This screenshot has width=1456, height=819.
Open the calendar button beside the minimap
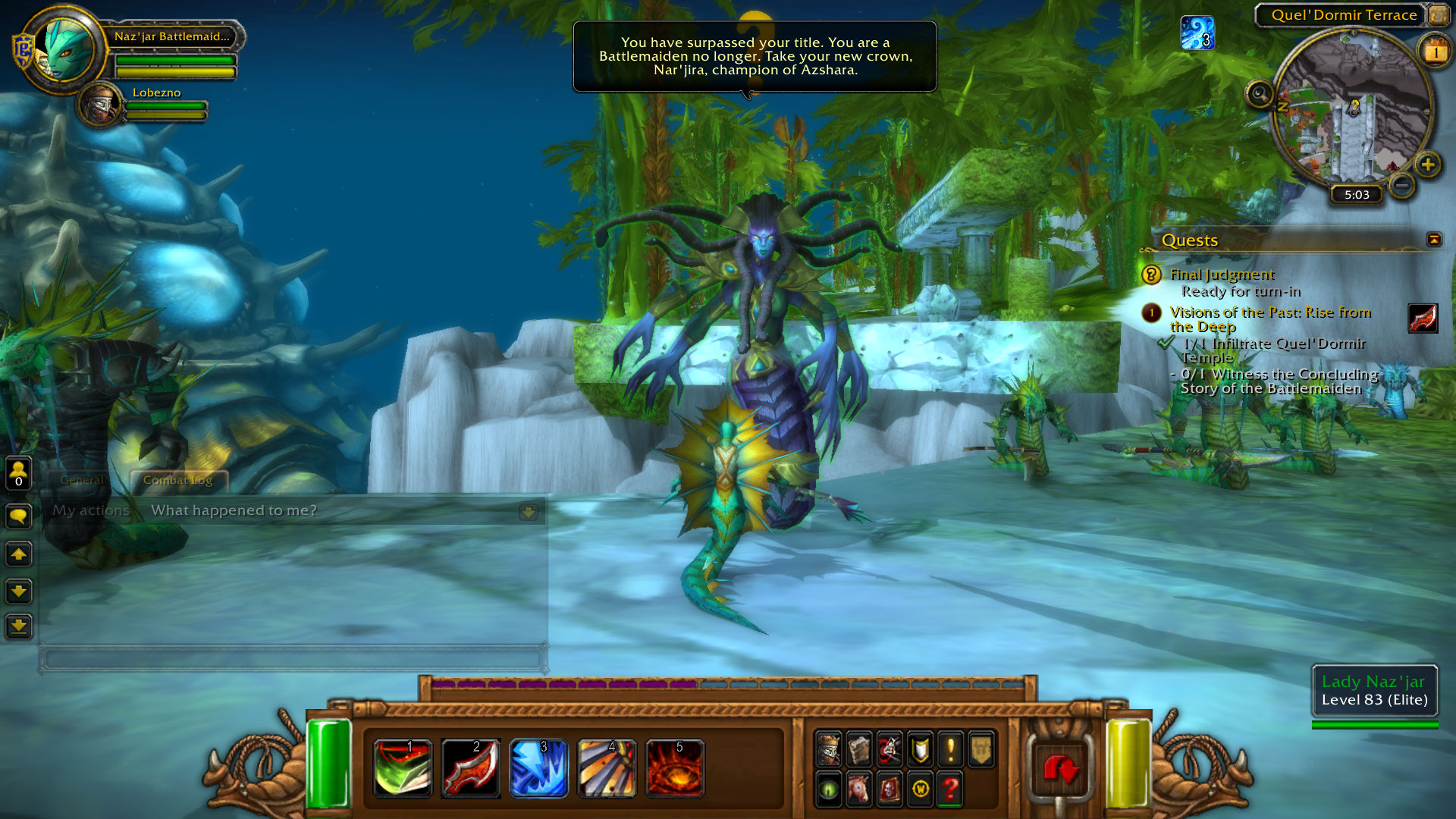[1434, 52]
